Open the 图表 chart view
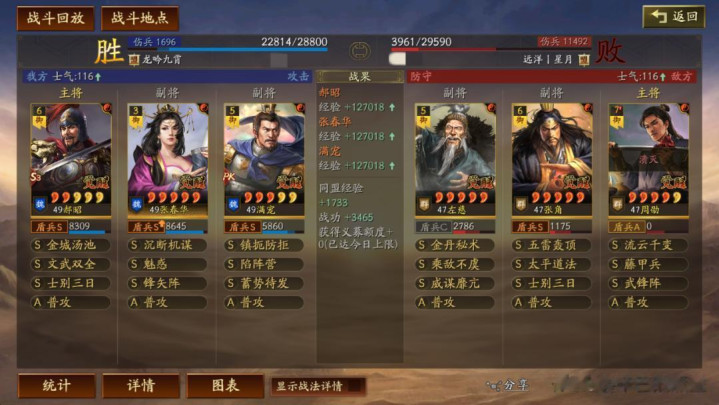This screenshot has height=405, width=719. pyautogui.click(x=226, y=385)
